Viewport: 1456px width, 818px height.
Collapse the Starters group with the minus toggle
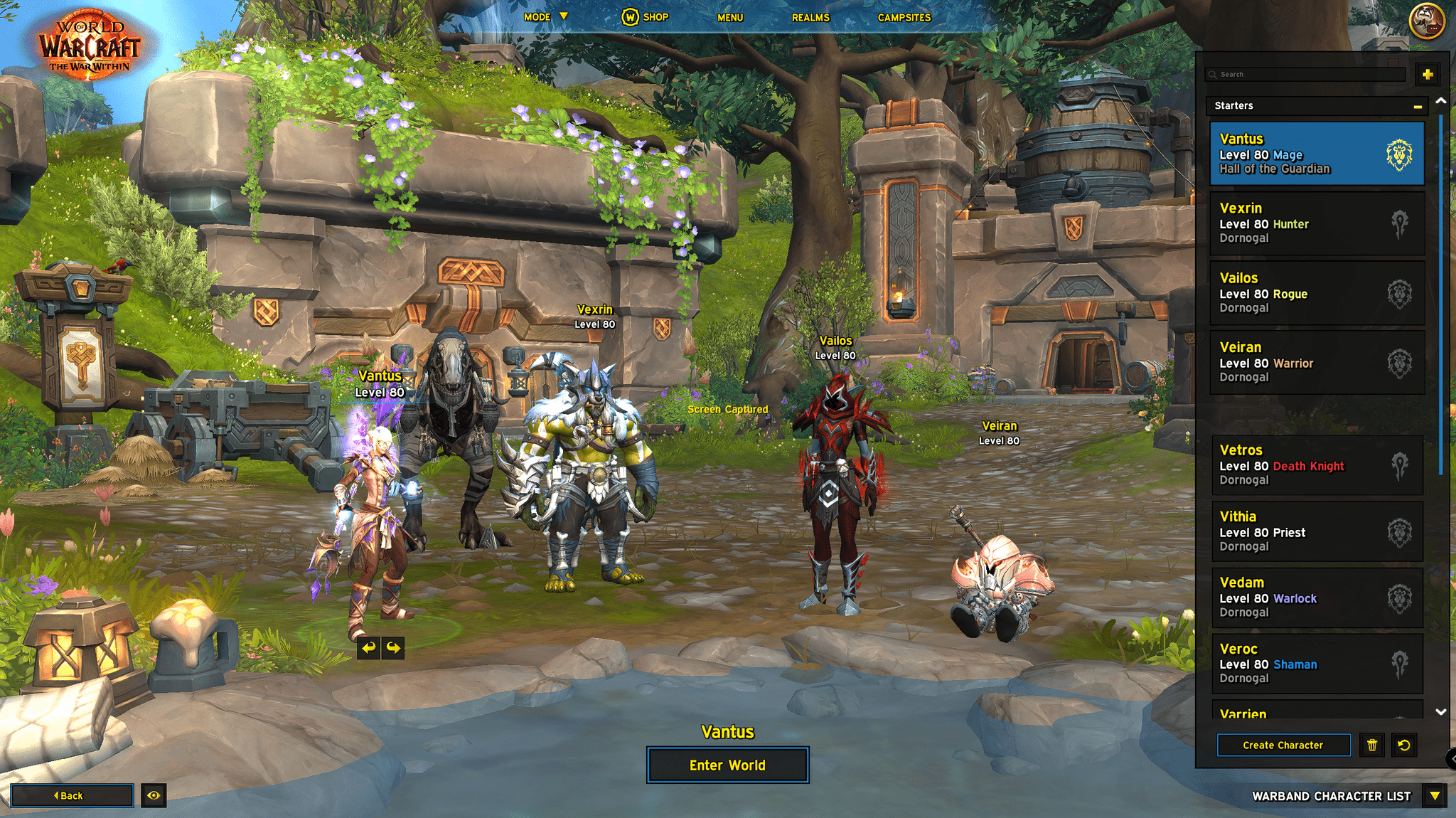click(1417, 105)
